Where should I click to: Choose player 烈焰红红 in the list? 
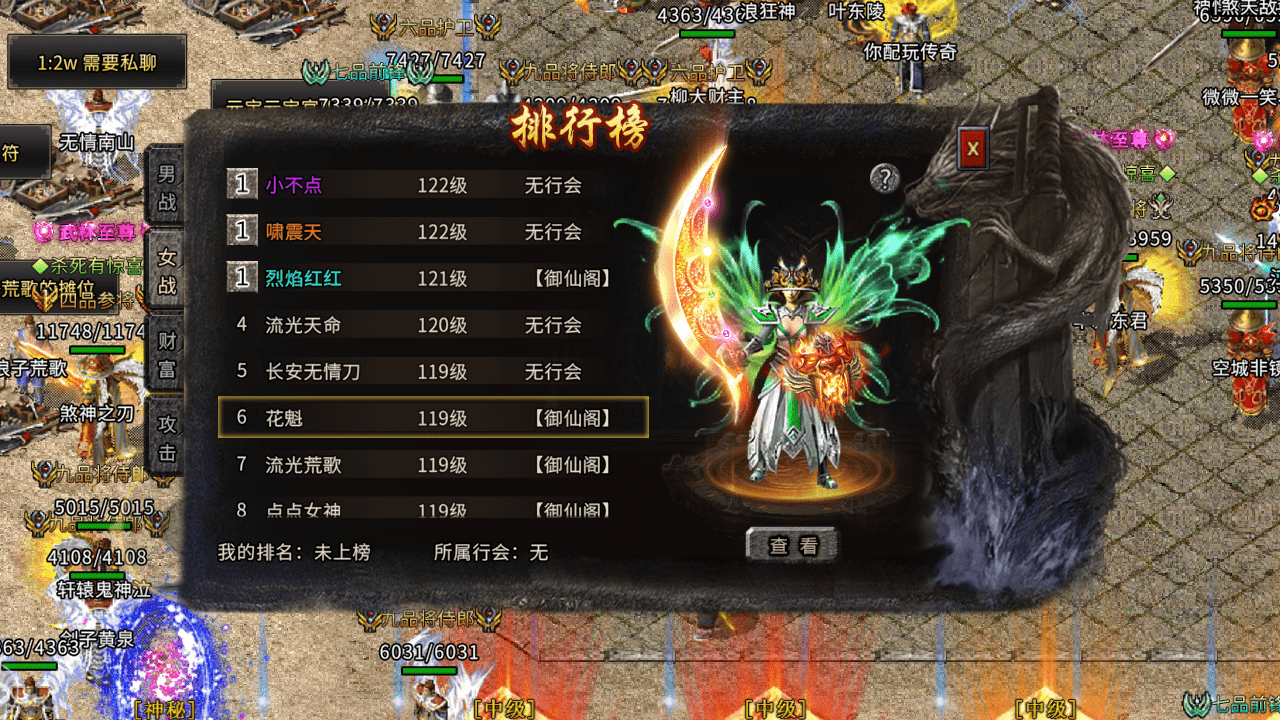432,278
